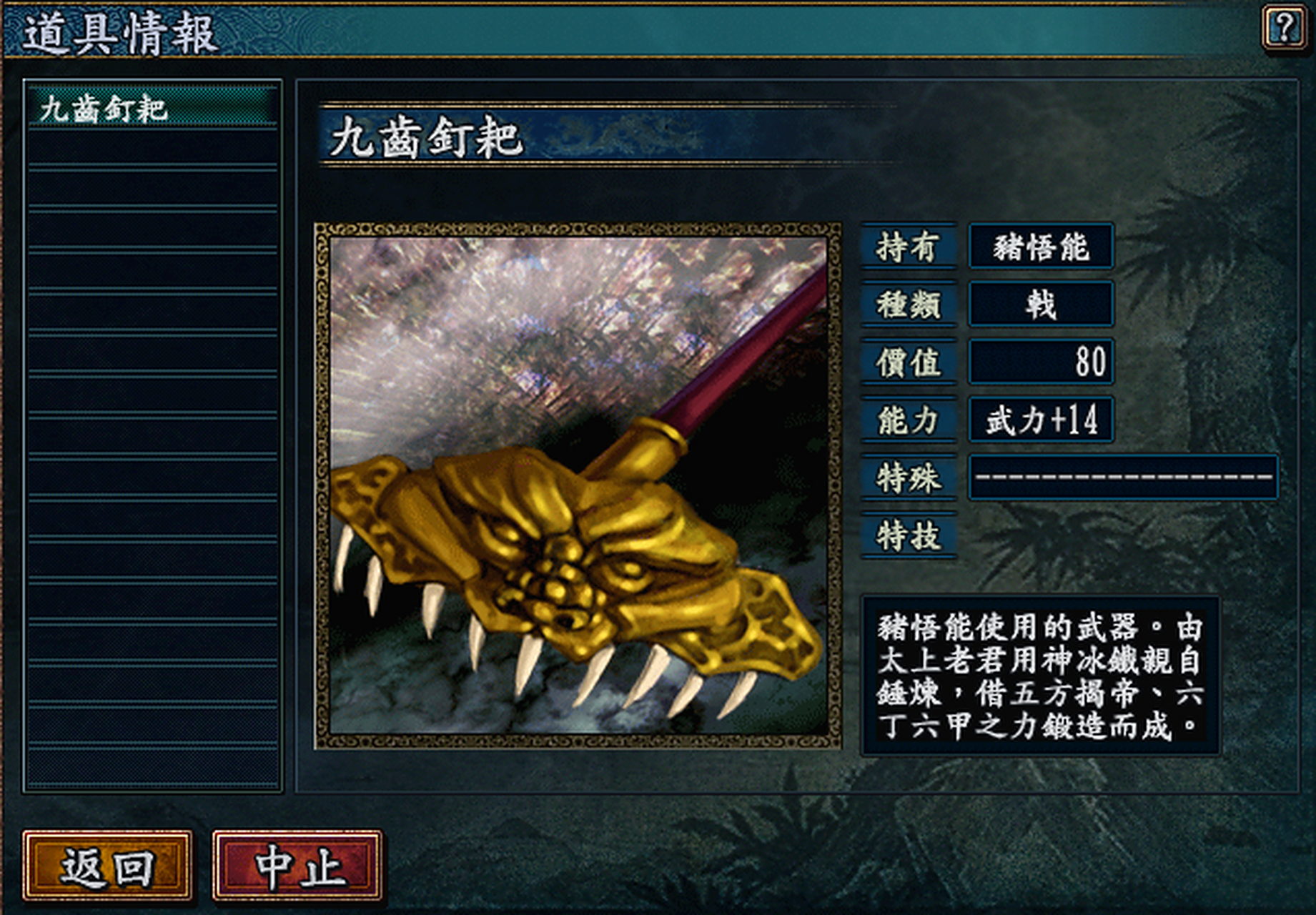Click the 種類 label
Image resolution: width=1316 pixels, height=915 pixels.
coord(907,304)
